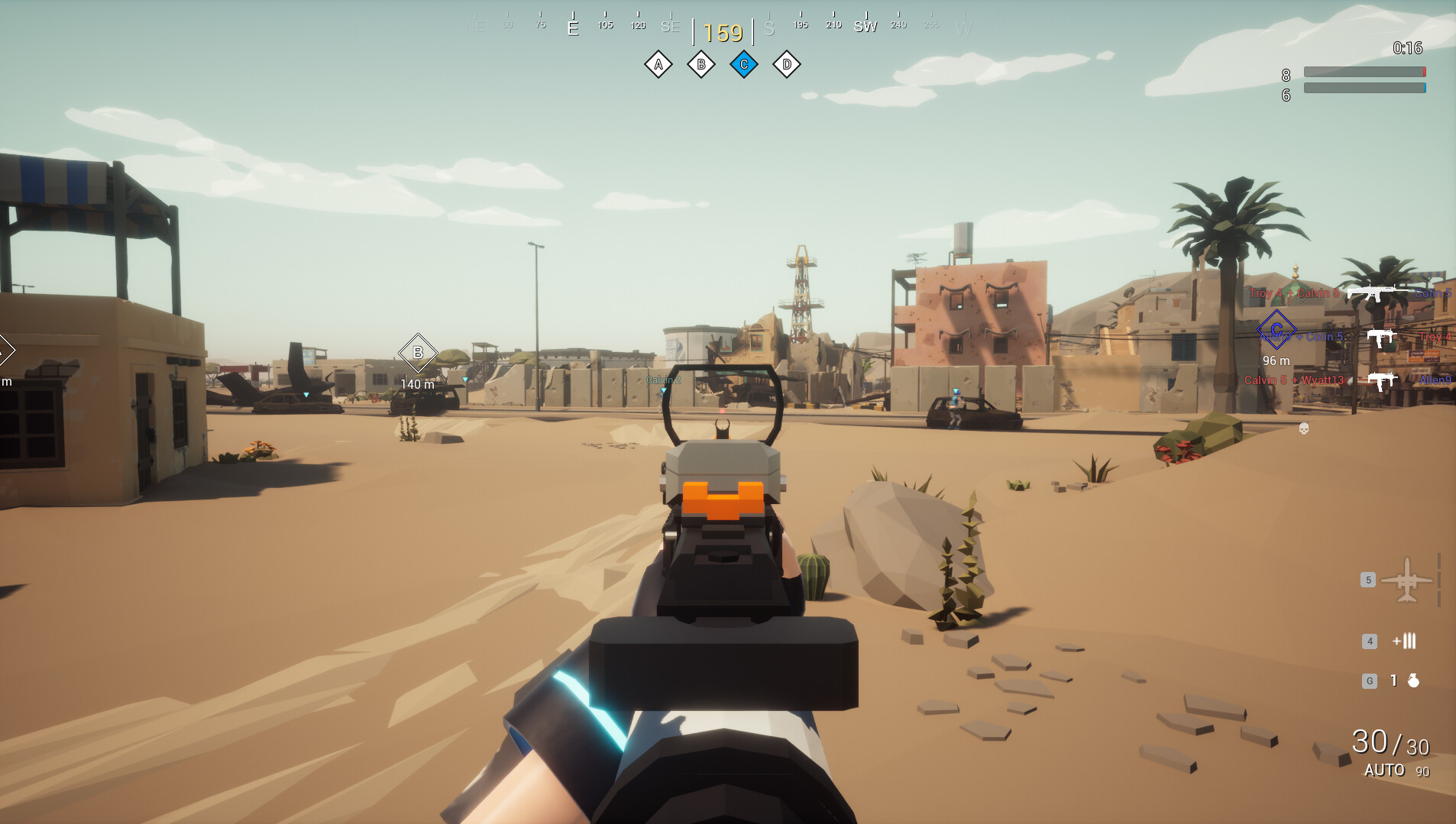Click the red team score bar showing 8
Screen dimensions: 1456x824
click(1364, 71)
